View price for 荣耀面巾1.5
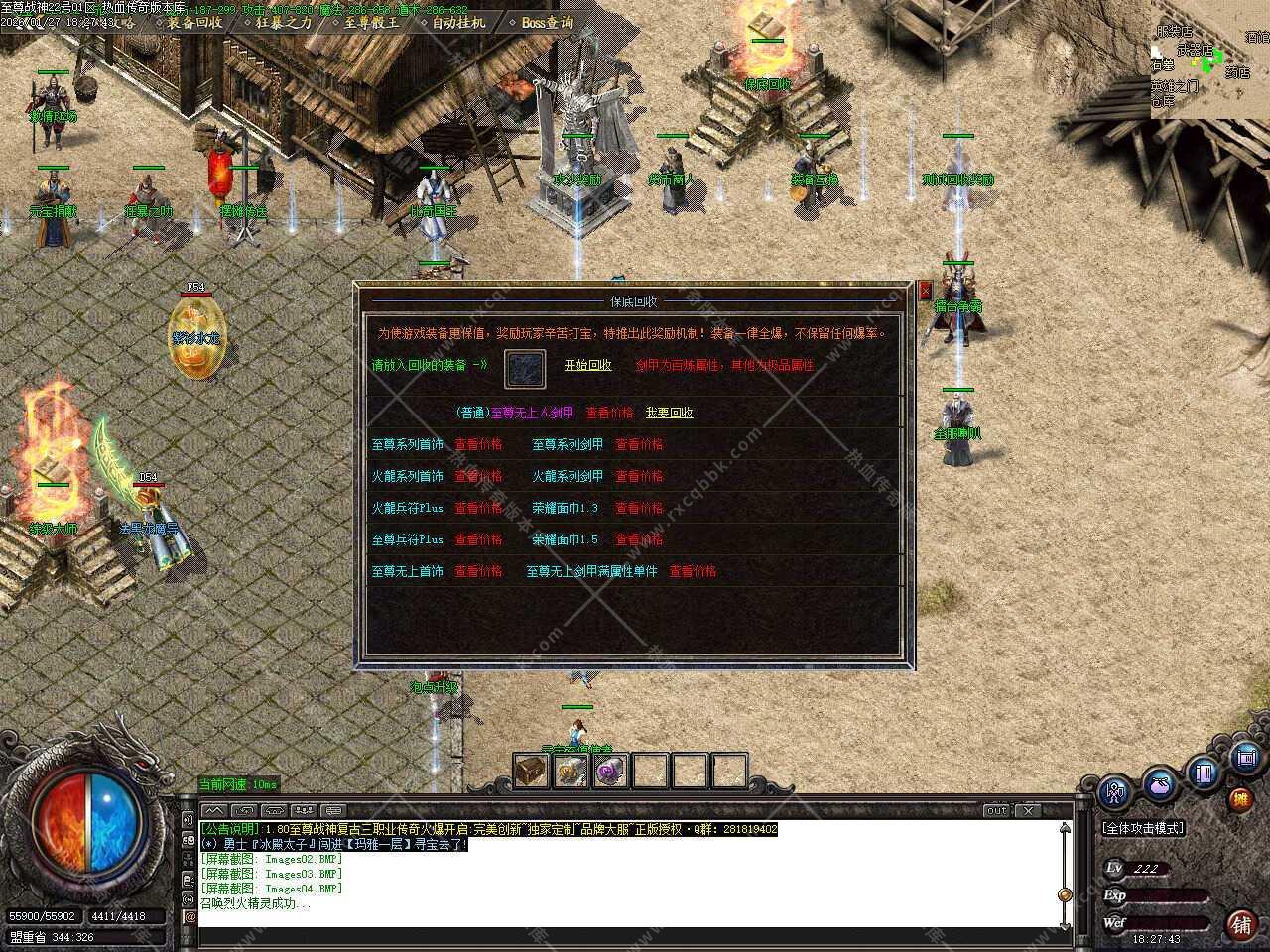This screenshot has width=1270, height=952. 639,539
